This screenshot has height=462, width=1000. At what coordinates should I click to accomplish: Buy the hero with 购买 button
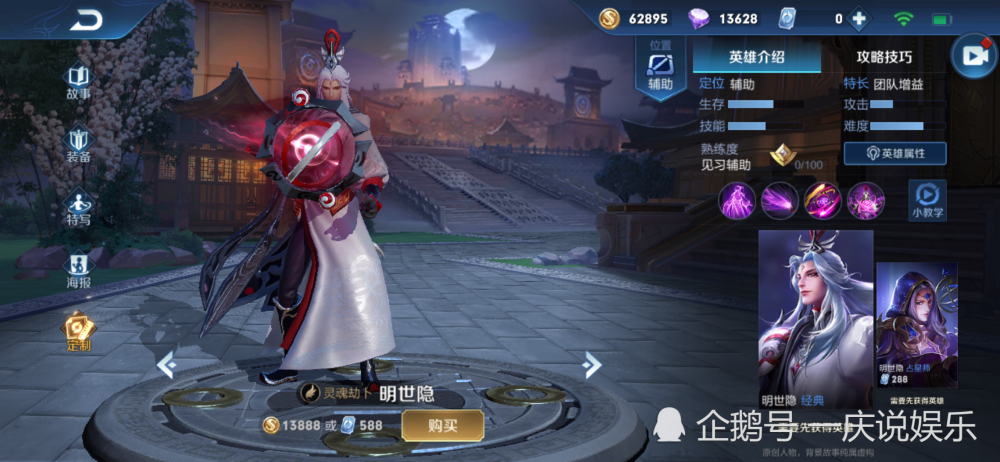[x=443, y=425]
